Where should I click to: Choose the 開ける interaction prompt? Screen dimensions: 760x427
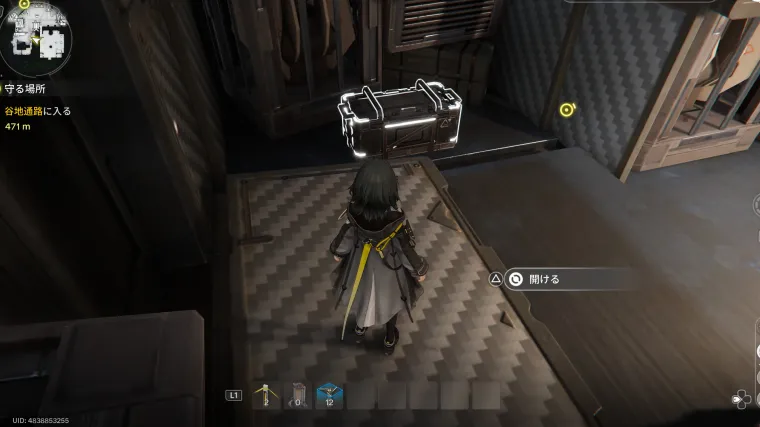click(x=544, y=279)
